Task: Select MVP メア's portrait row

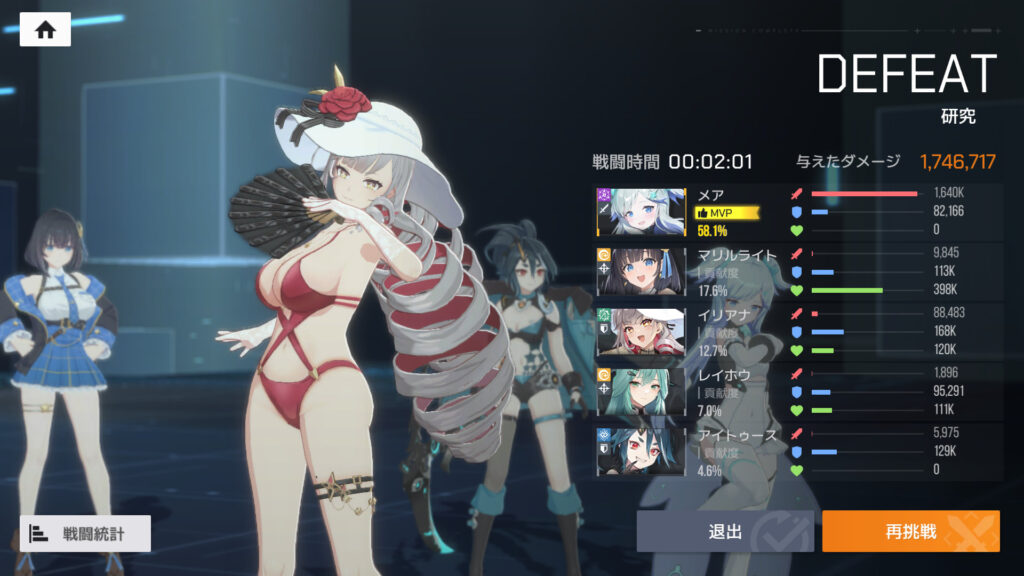Action: [642, 211]
